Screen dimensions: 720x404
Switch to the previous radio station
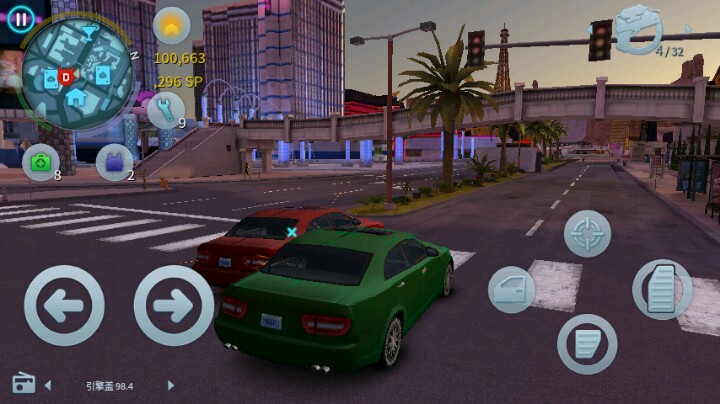(48, 385)
